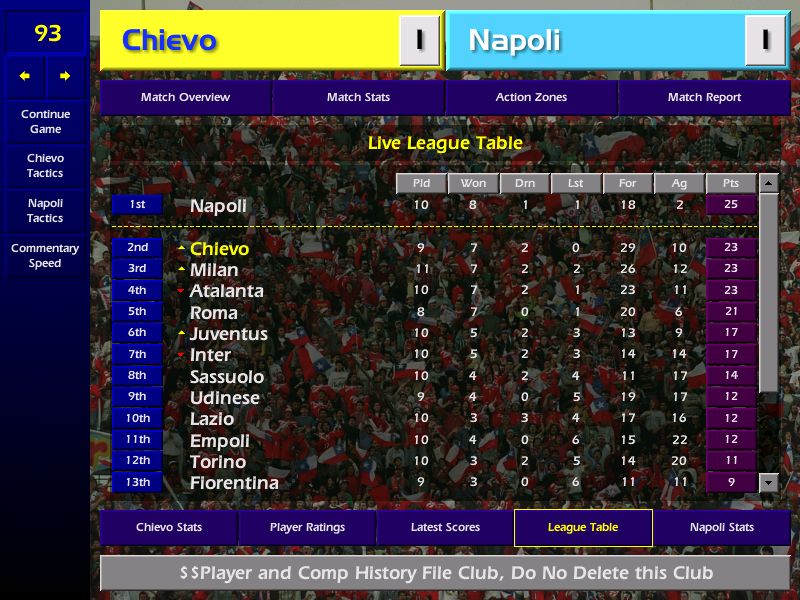Select Napoli in the league table
The image size is (800, 600).
pyautogui.click(x=218, y=205)
